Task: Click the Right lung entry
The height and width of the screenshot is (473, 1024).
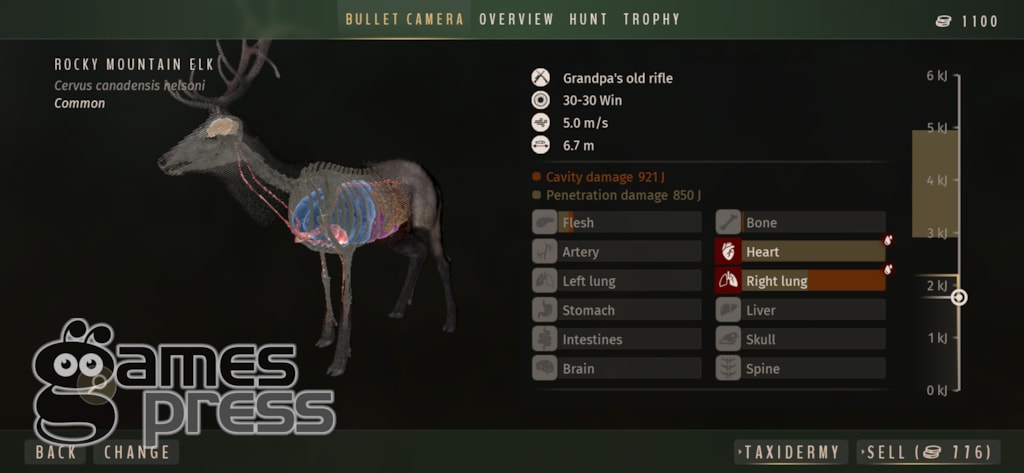Action: pos(800,281)
